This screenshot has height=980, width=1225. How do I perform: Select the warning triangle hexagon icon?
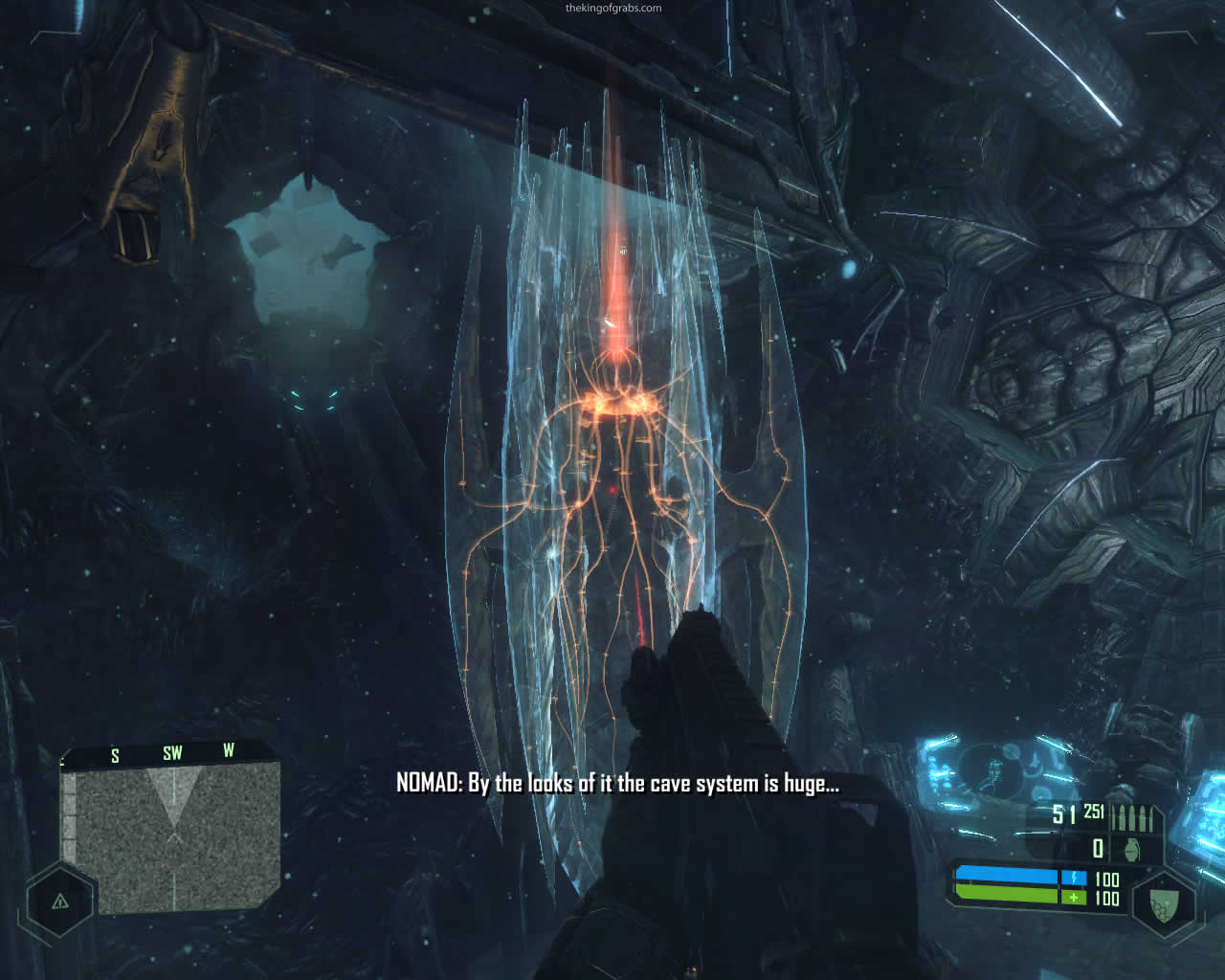click(x=60, y=901)
